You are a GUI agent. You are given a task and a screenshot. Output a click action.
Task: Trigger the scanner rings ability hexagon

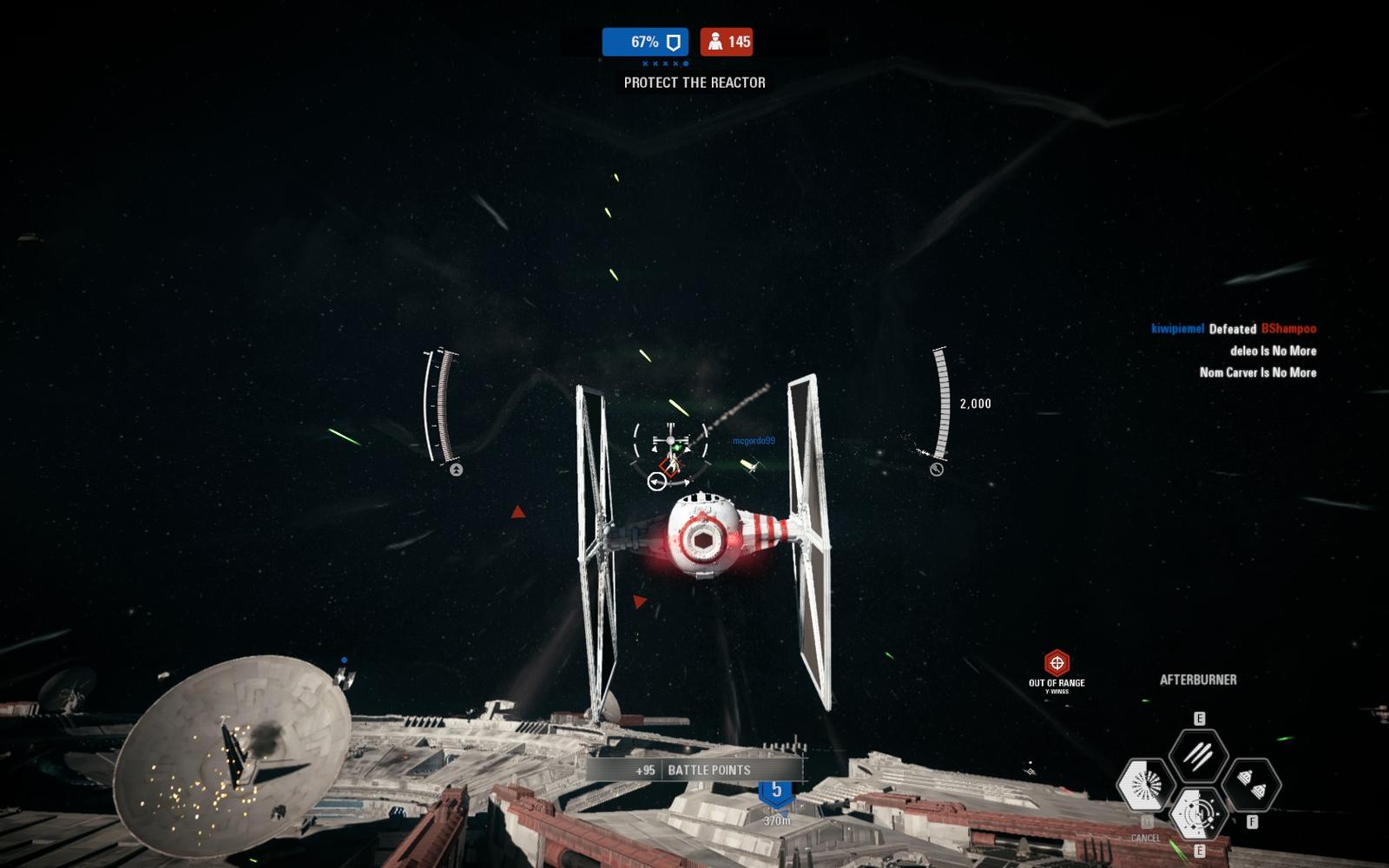tap(1198, 813)
